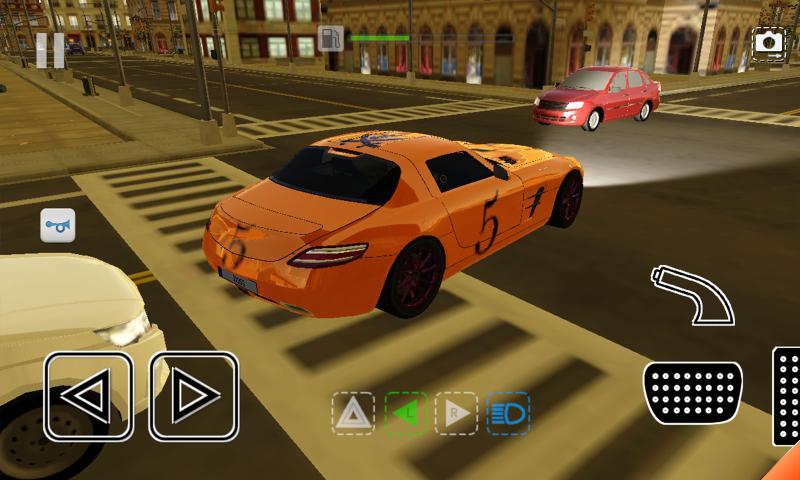Steer right with the right arrow button
This screenshot has height=480, width=800.
[x=193, y=397]
